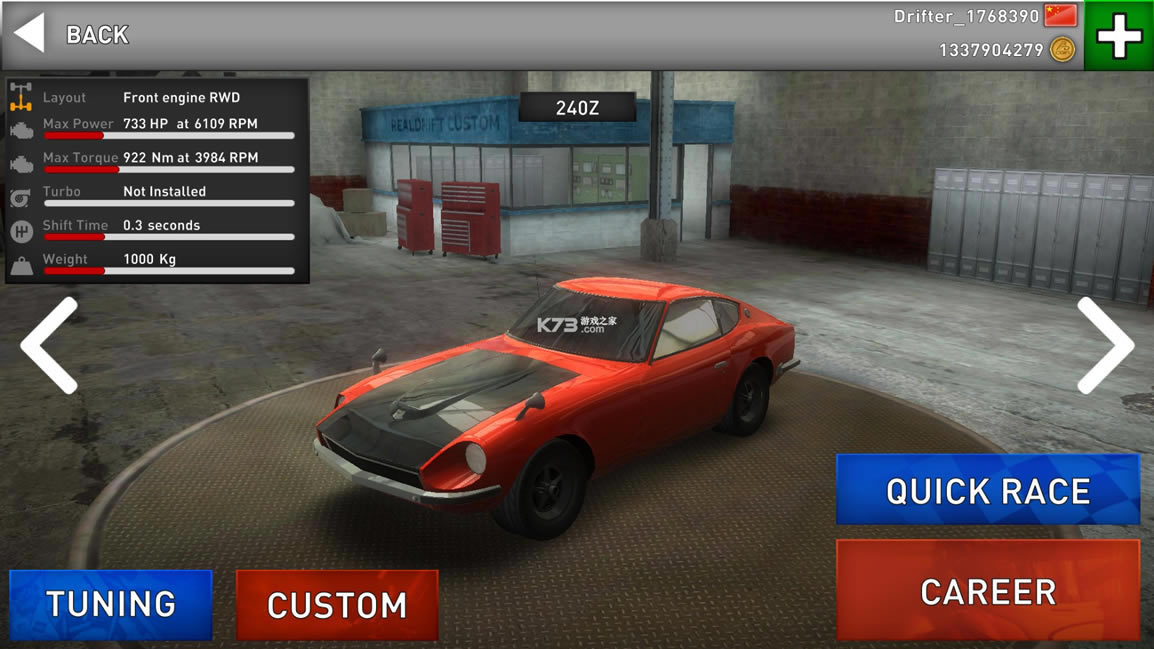Image resolution: width=1154 pixels, height=649 pixels.
Task: Enter CAREER mode
Action: [x=987, y=591]
